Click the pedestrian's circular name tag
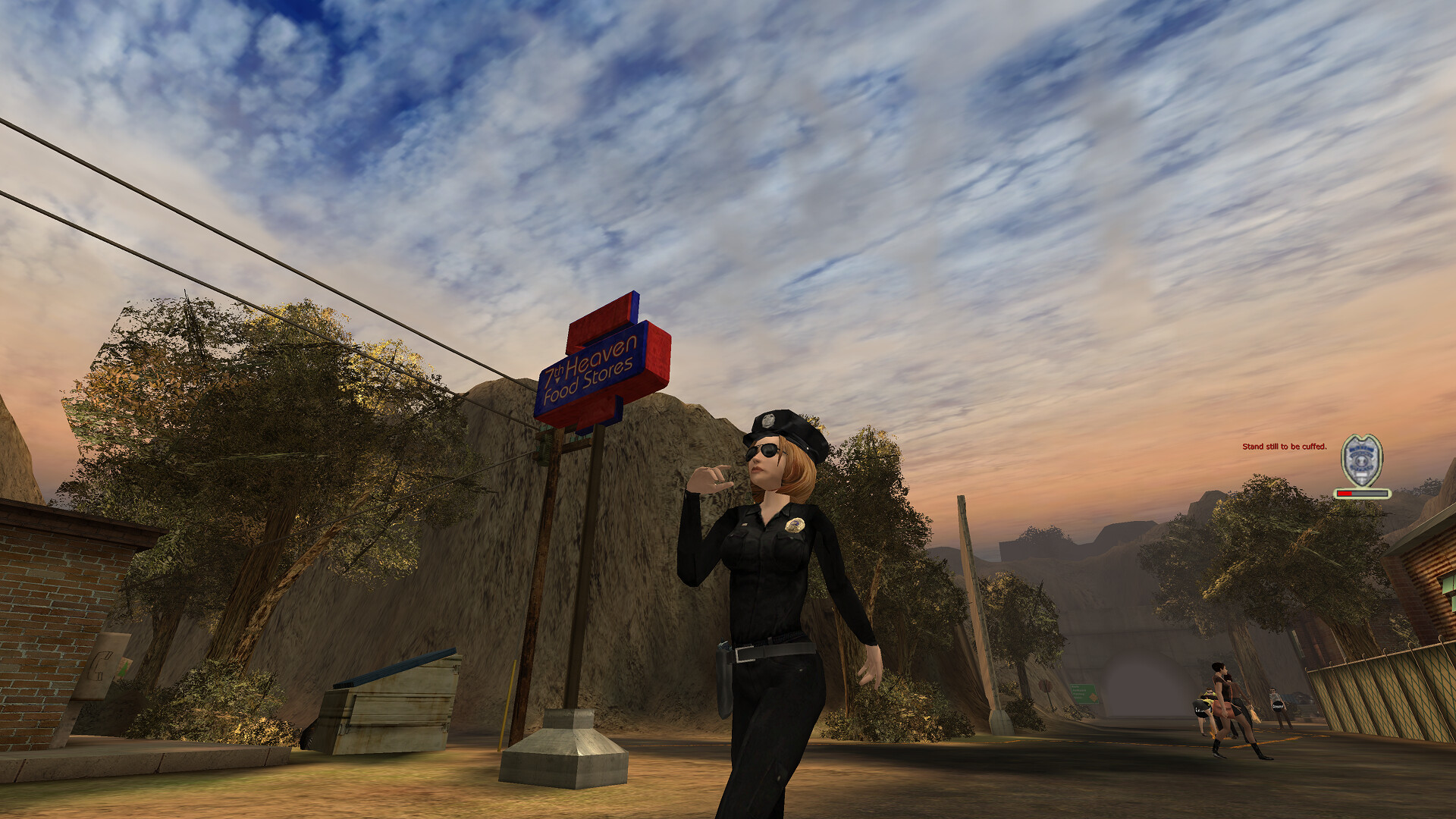This screenshot has width=1456, height=819. 1278,707
